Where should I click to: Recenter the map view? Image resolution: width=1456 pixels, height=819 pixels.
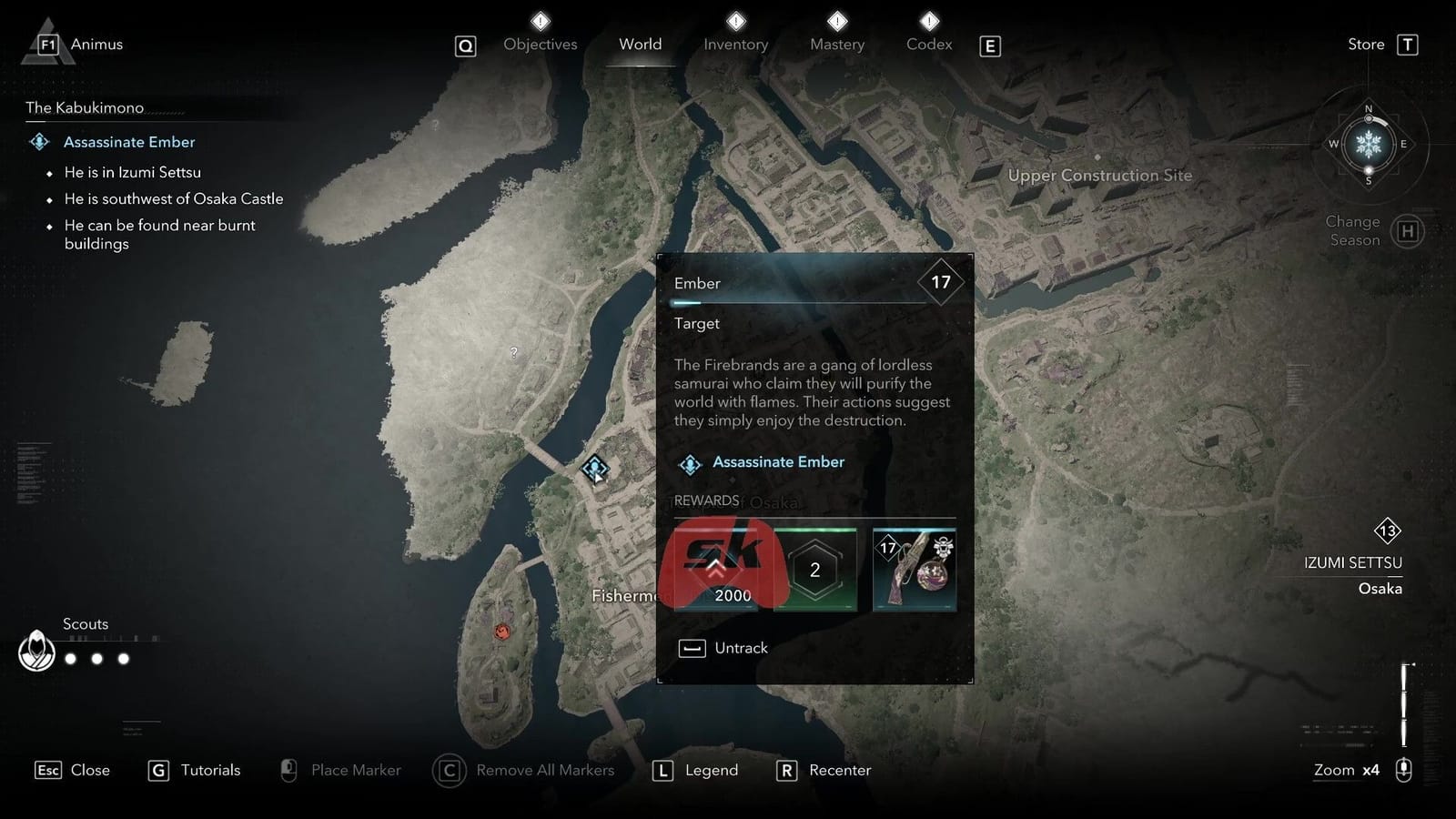coord(839,770)
